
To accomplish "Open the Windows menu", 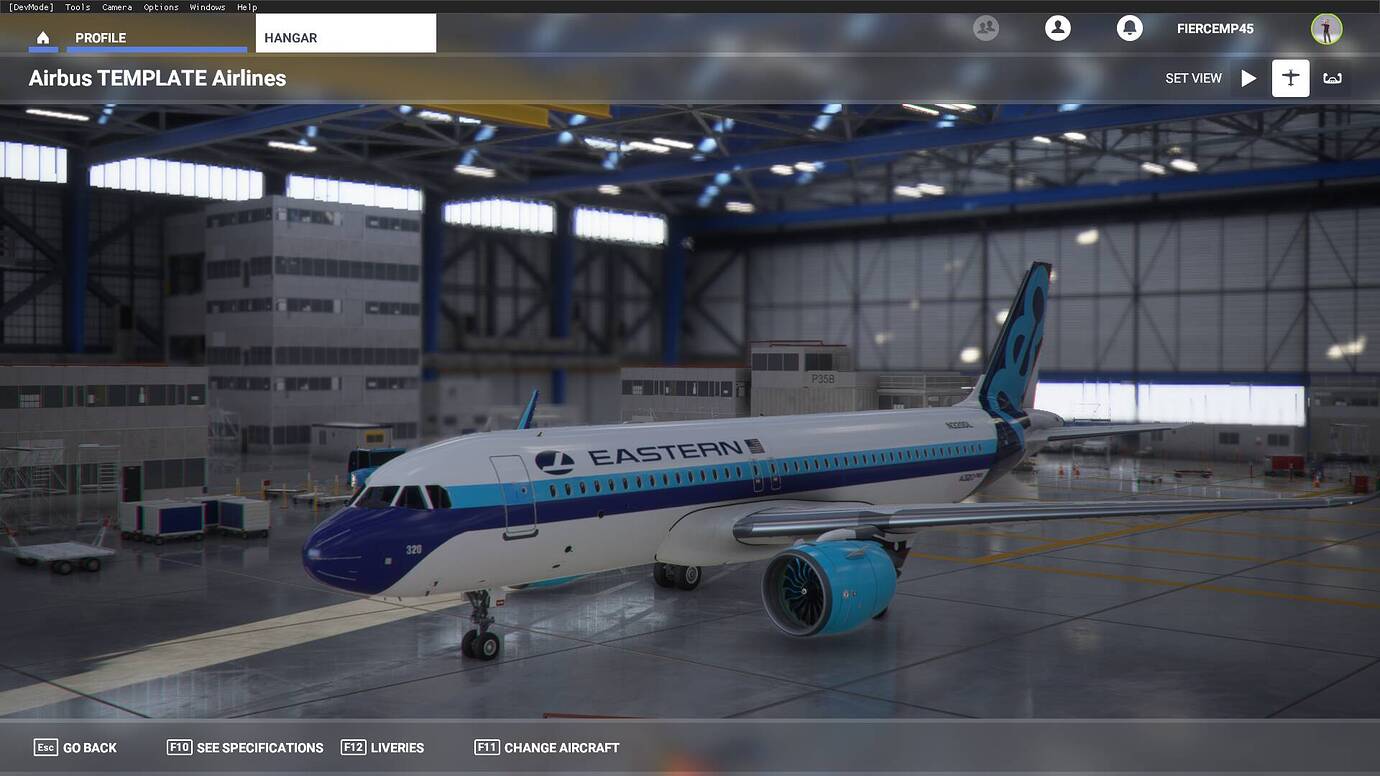I will click(x=207, y=6).
